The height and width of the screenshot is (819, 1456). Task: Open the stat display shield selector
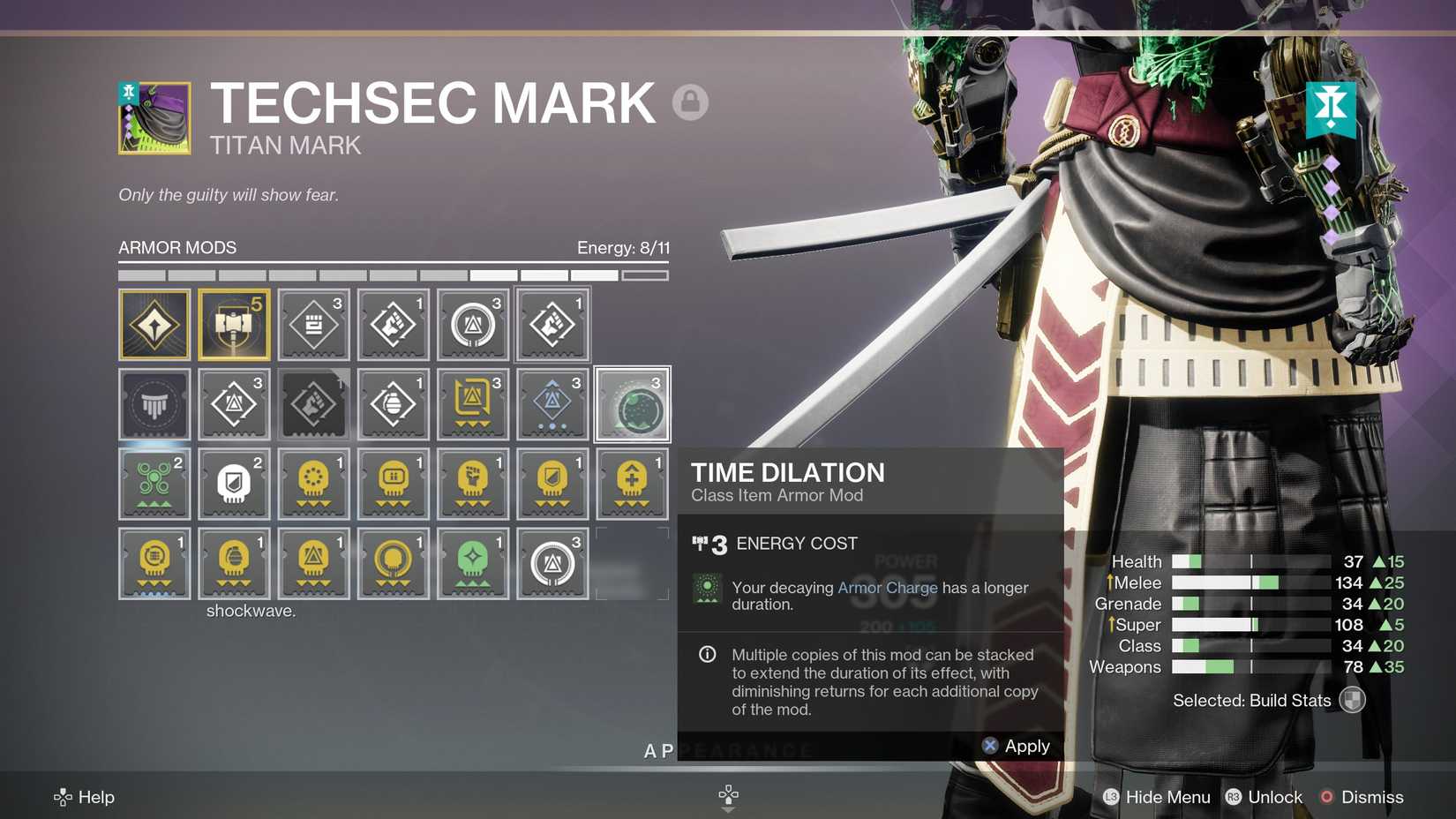[1355, 700]
